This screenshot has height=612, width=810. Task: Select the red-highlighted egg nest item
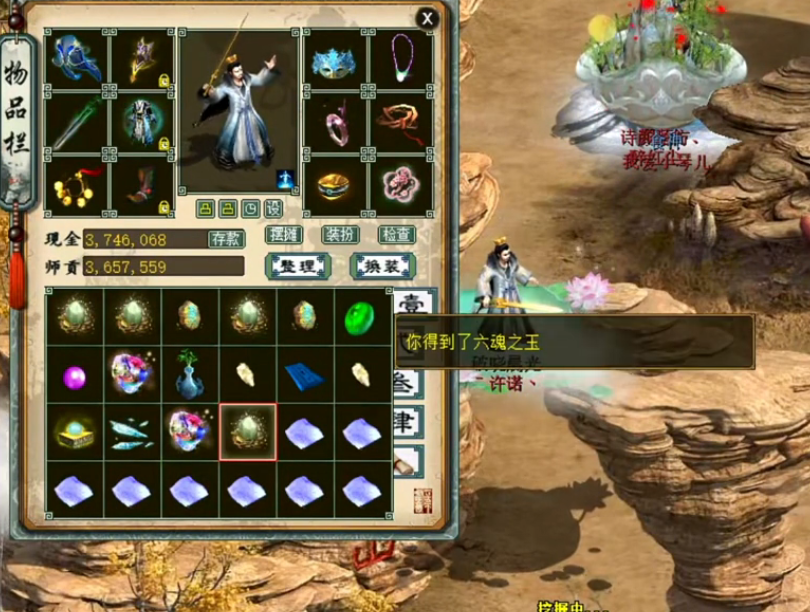pos(247,432)
